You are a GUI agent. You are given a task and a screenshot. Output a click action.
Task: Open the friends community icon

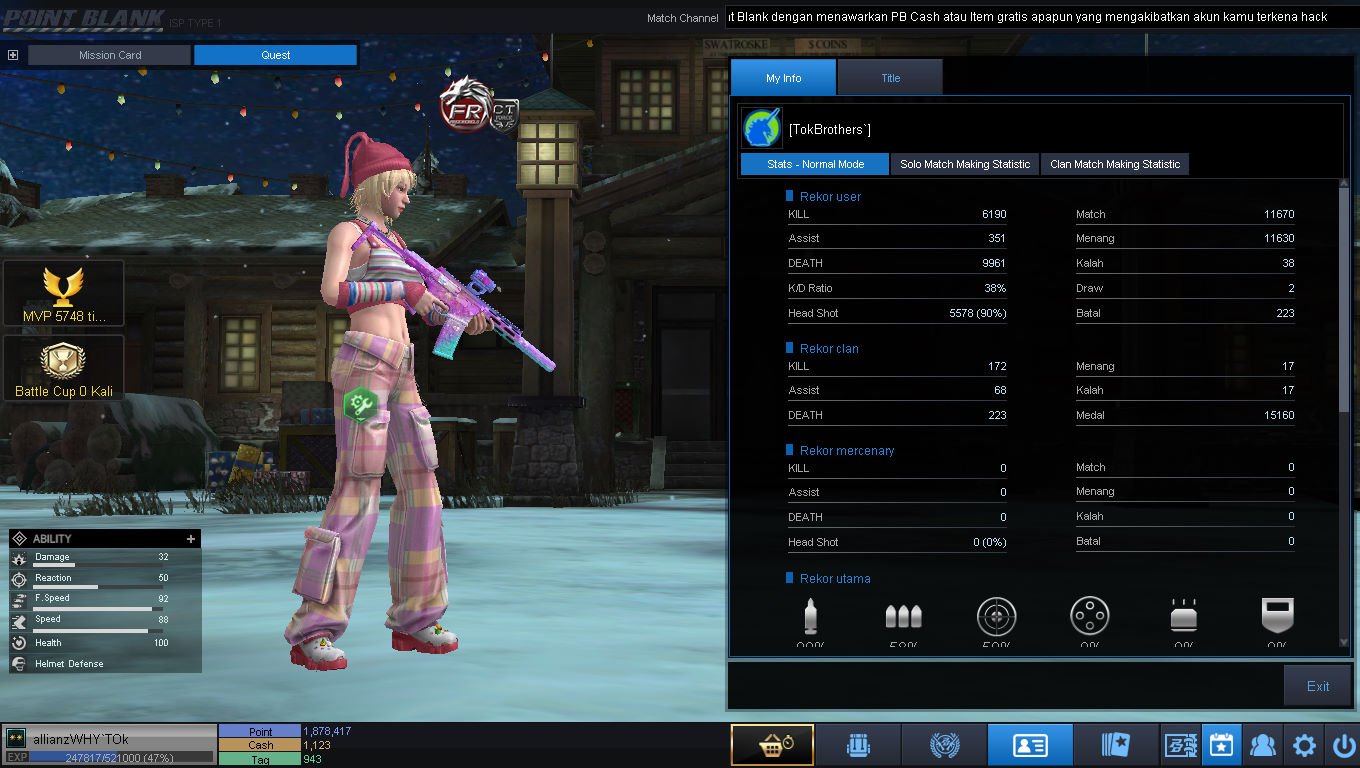coord(1263,745)
